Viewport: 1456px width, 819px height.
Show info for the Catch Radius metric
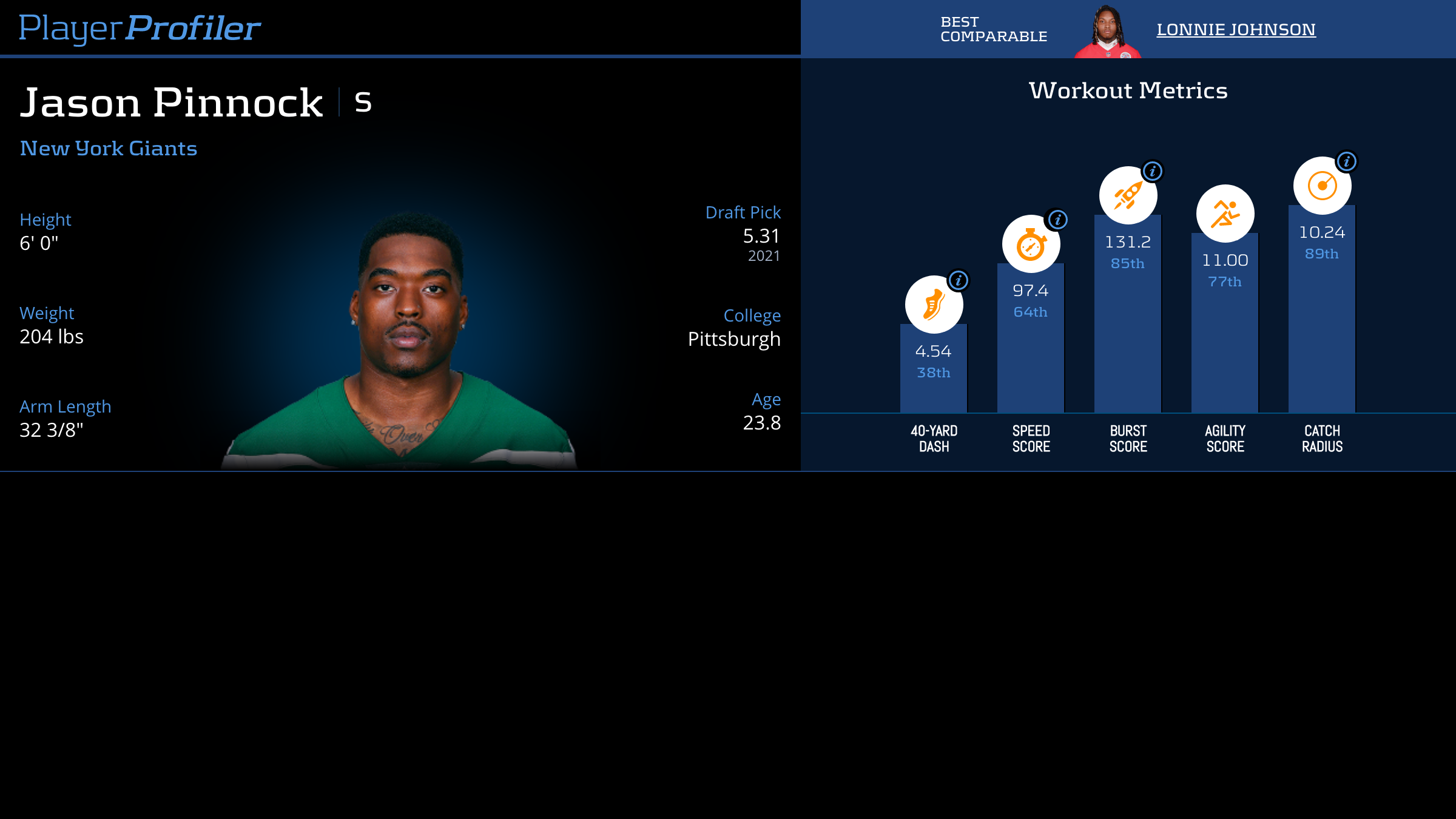click(1347, 161)
